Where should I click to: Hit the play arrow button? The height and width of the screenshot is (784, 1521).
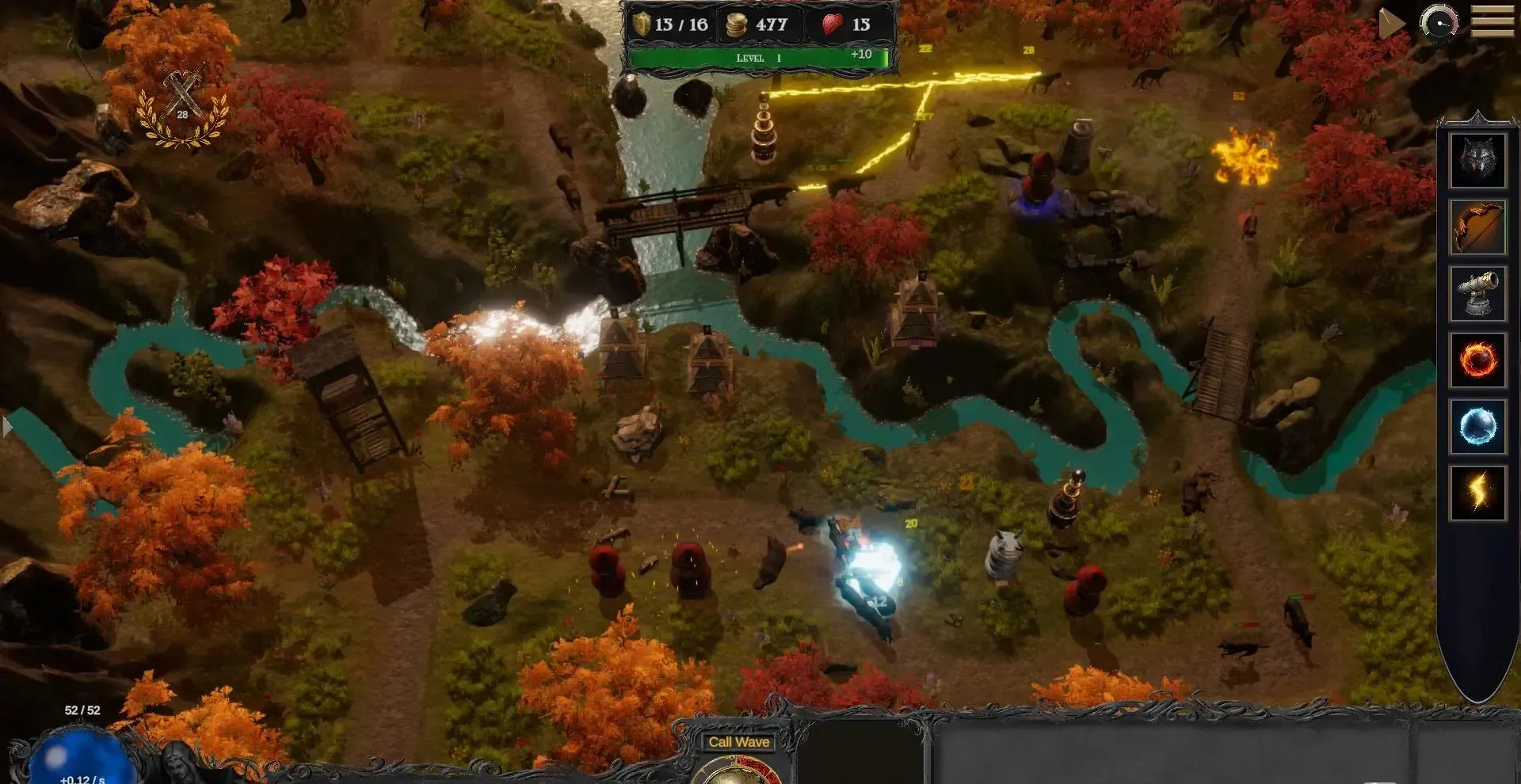(1390, 24)
